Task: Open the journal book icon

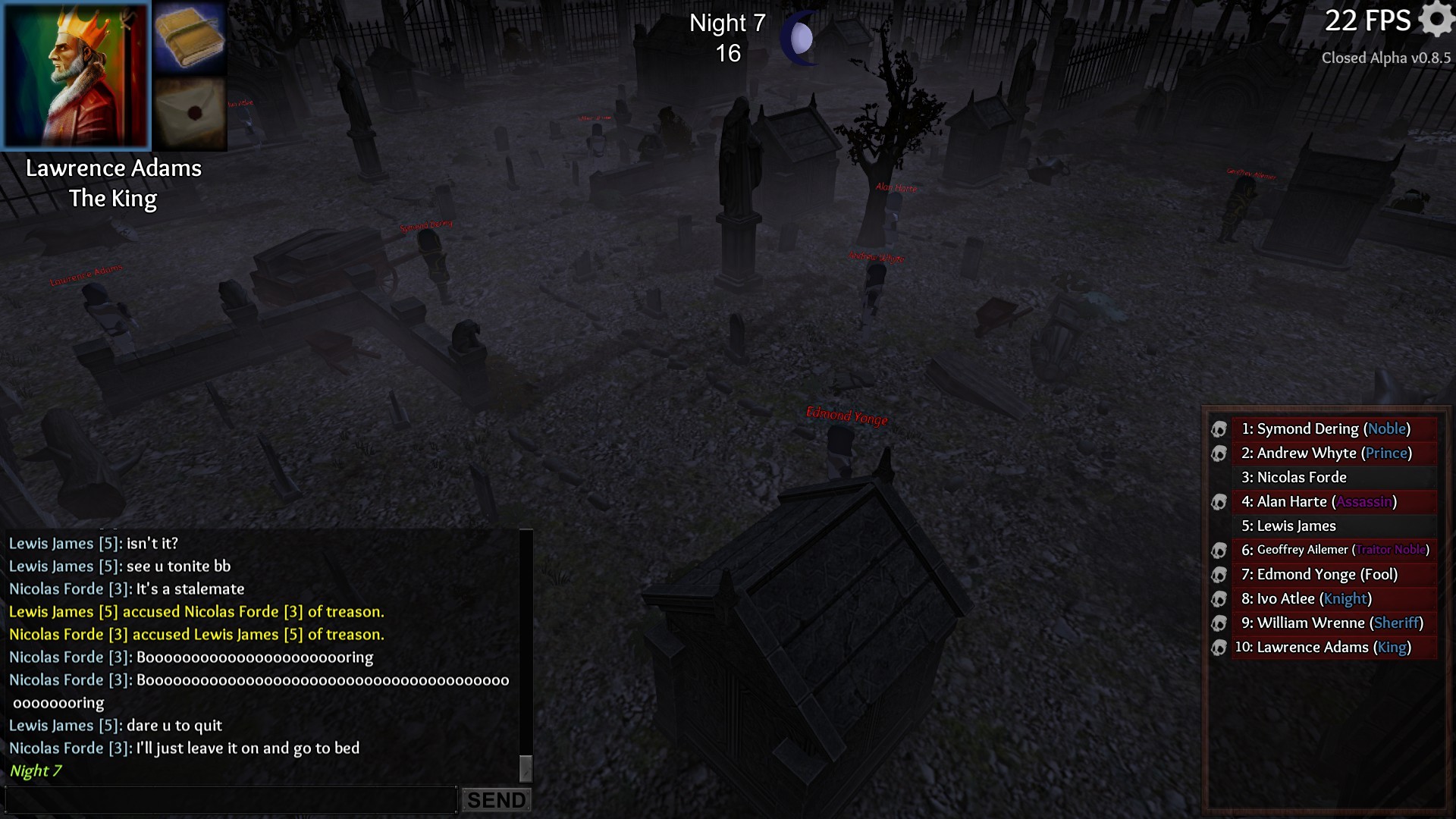Action: [190, 37]
